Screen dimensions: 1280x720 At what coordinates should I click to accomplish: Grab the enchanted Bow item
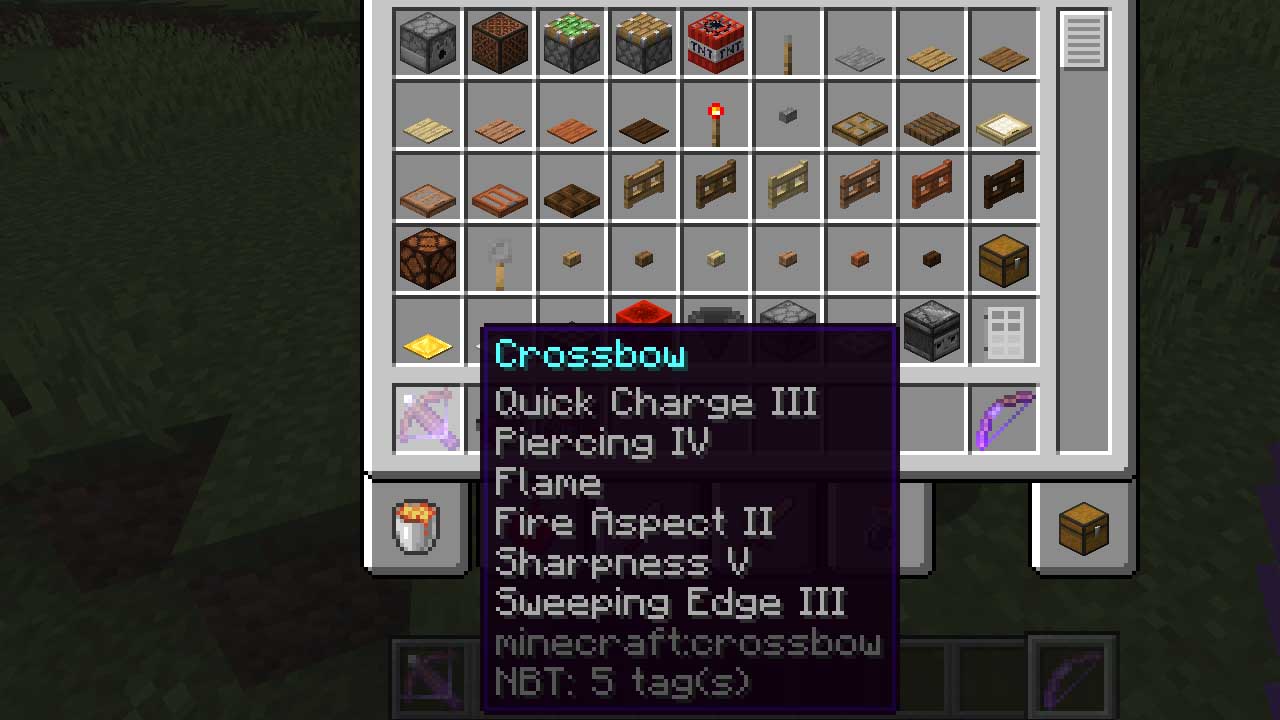(x=1003, y=420)
